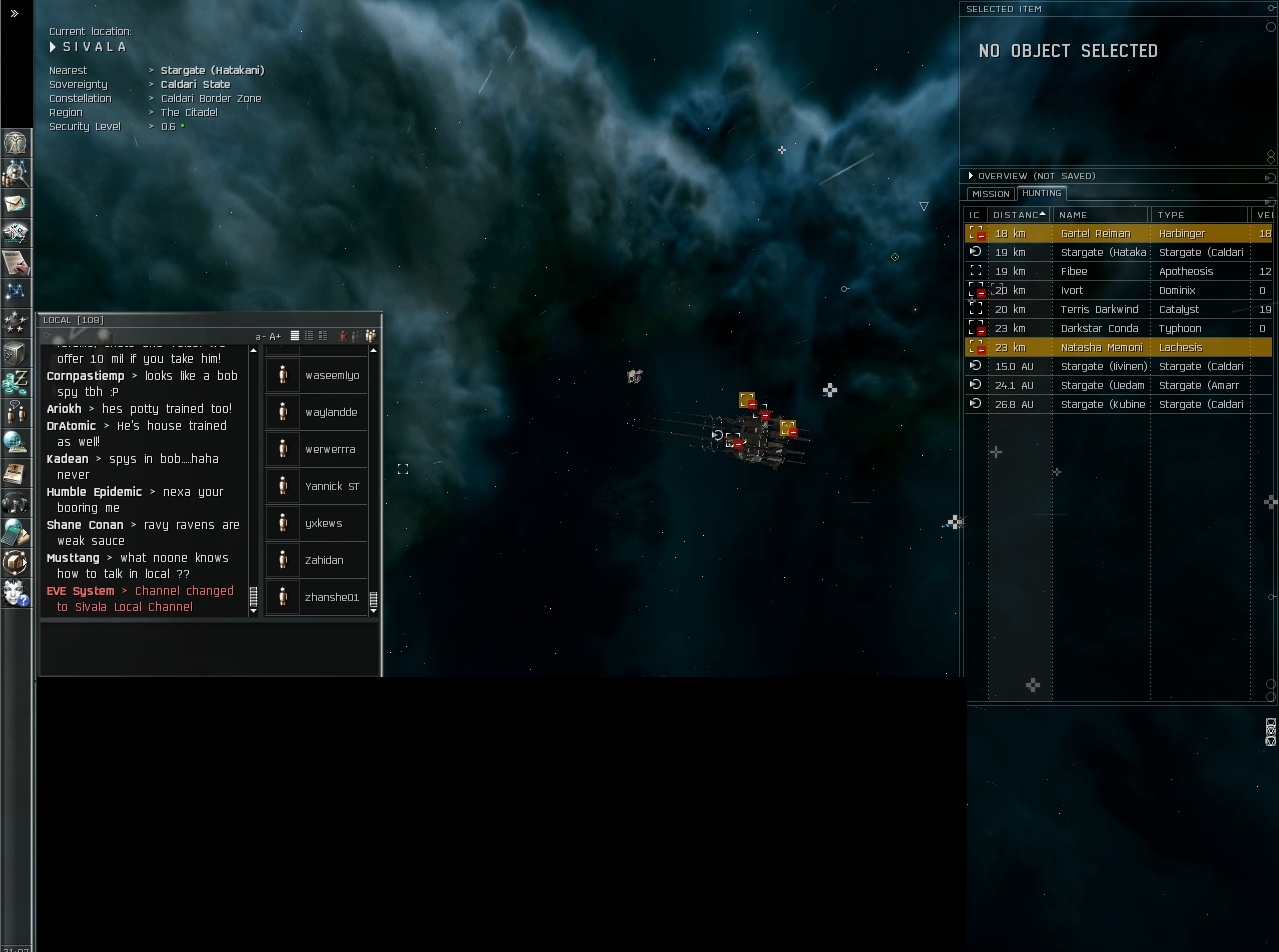
Task: Open the help portrait icon
Action: coord(15,593)
